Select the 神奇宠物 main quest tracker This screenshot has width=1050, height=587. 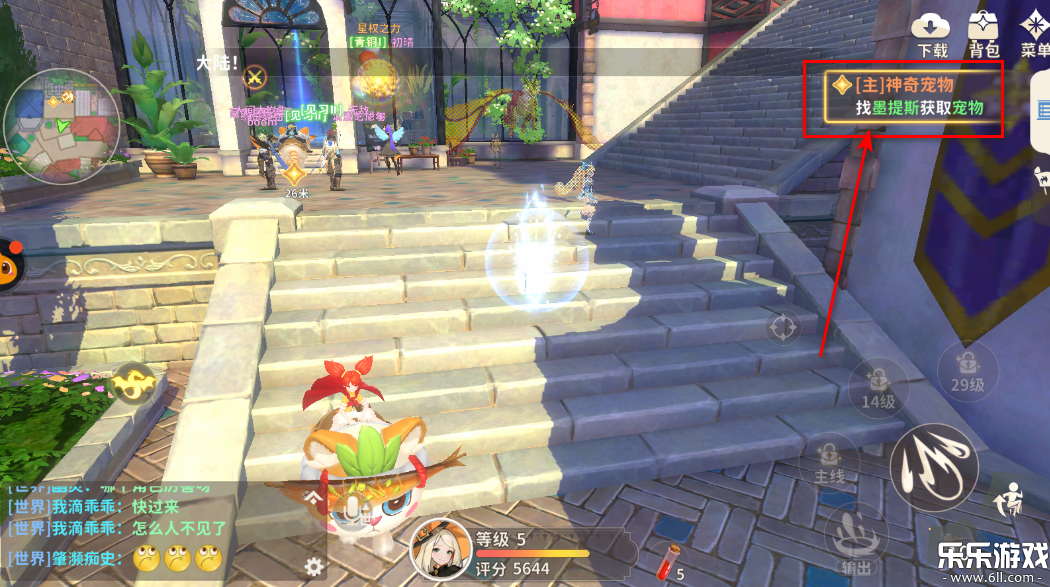point(903,97)
